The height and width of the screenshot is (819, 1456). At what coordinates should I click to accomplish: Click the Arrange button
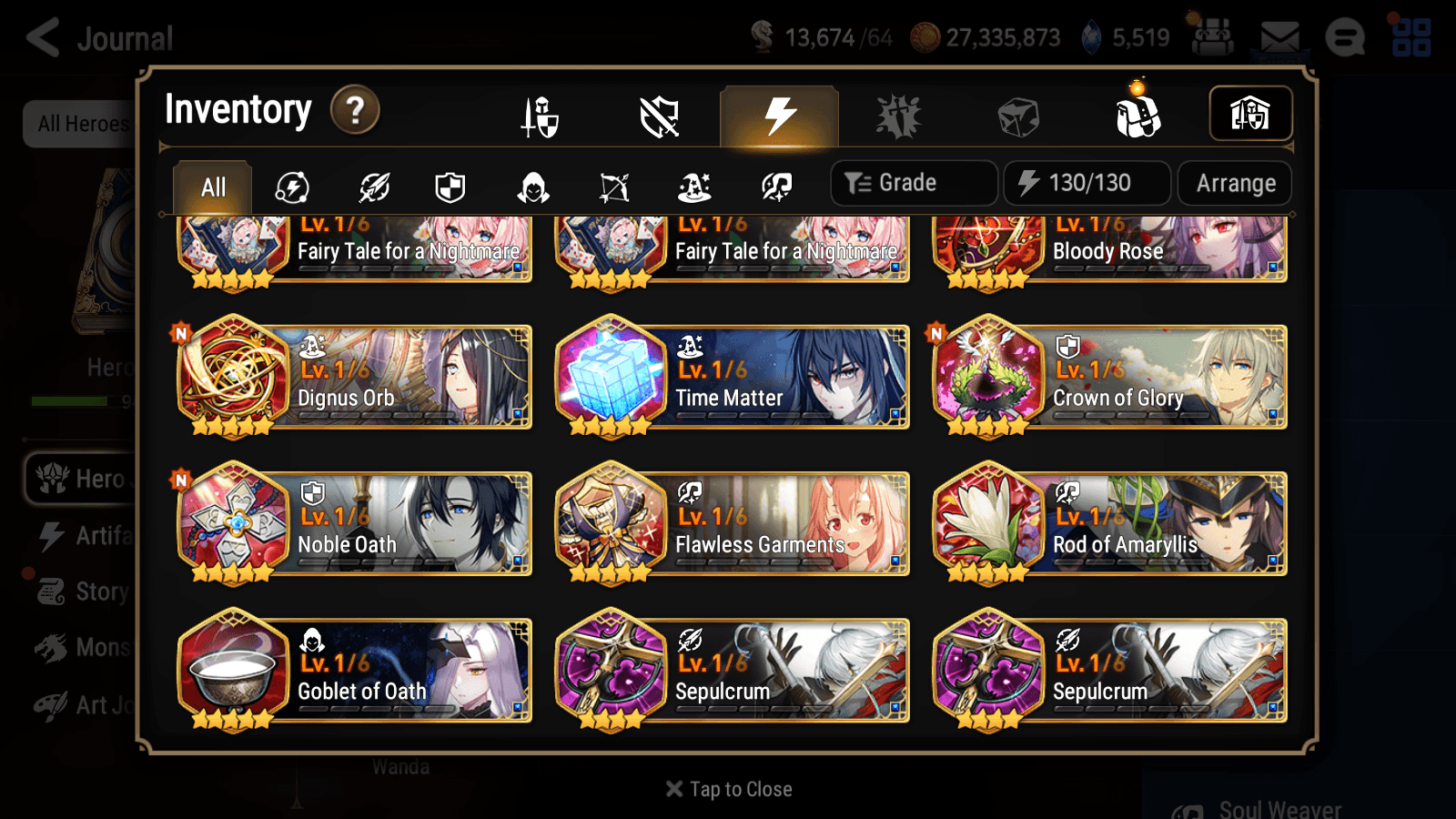(1234, 183)
